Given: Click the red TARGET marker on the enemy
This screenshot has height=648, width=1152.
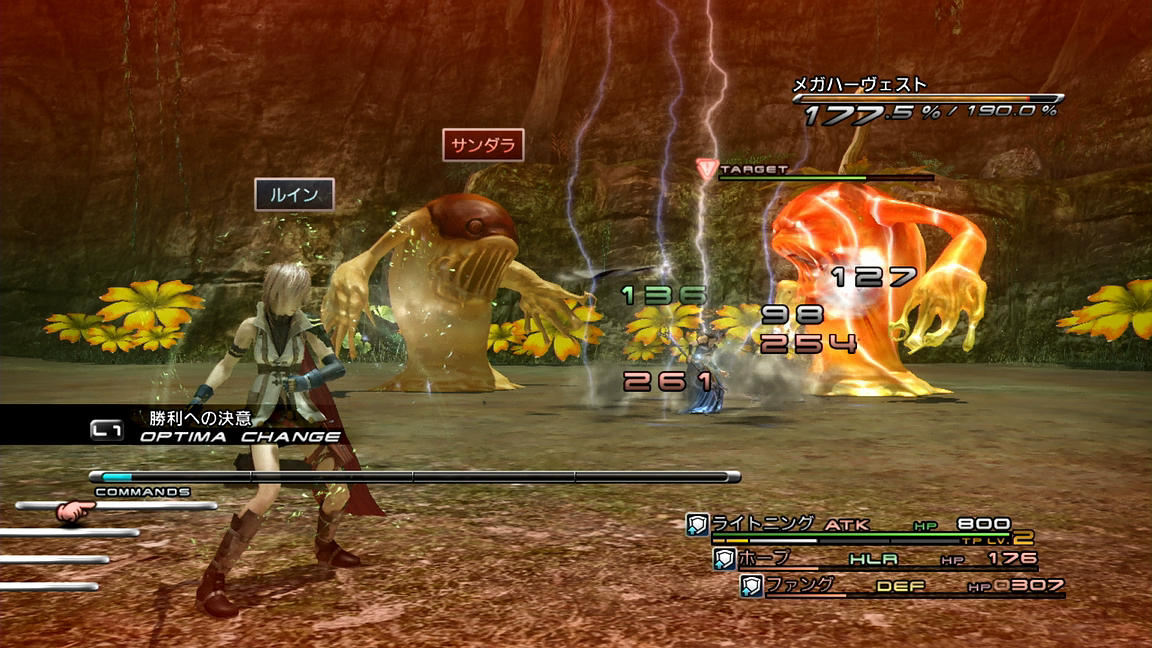Looking at the screenshot, I should point(707,170).
